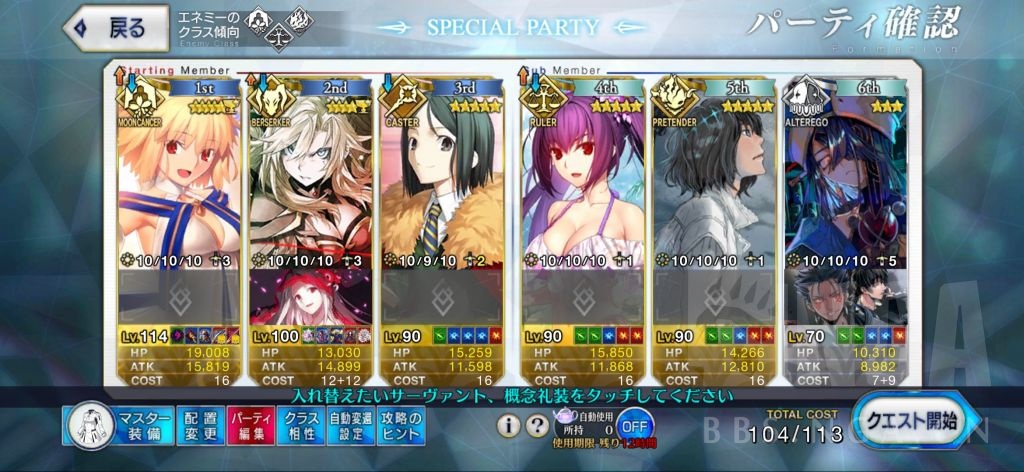The height and width of the screenshot is (472, 1024).
Task: Select the 4th slot Ruler servant card
Action: click(x=579, y=190)
